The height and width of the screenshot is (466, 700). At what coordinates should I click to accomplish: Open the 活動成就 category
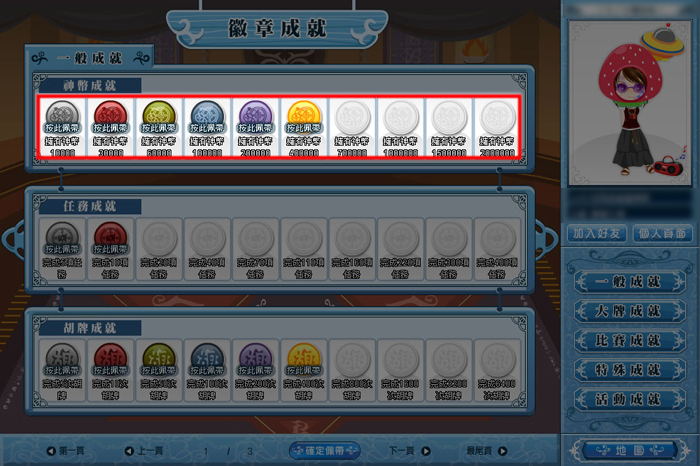[627, 399]
